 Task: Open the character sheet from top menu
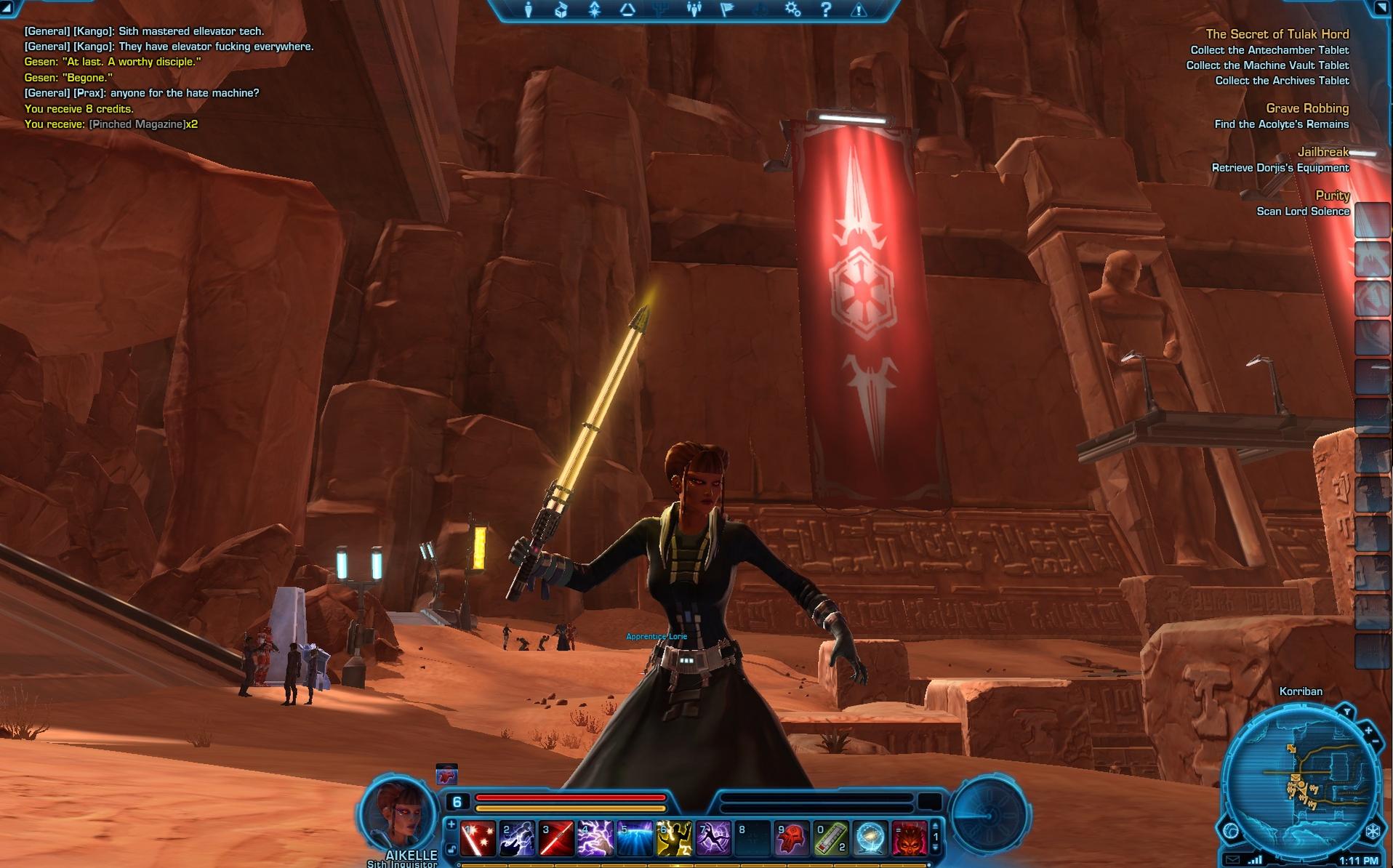529,9
